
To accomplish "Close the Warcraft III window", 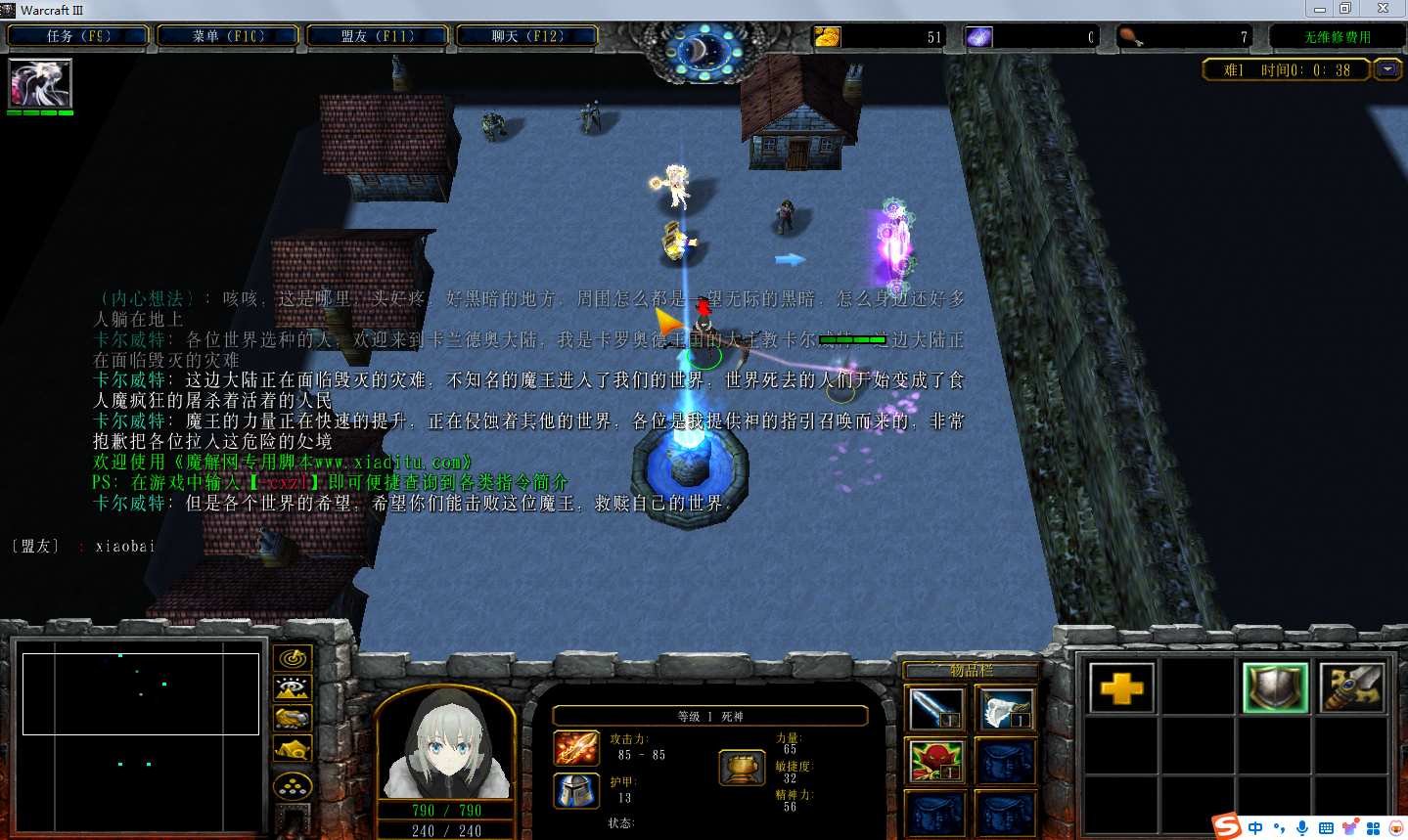I will click(x=1383, y=9).
